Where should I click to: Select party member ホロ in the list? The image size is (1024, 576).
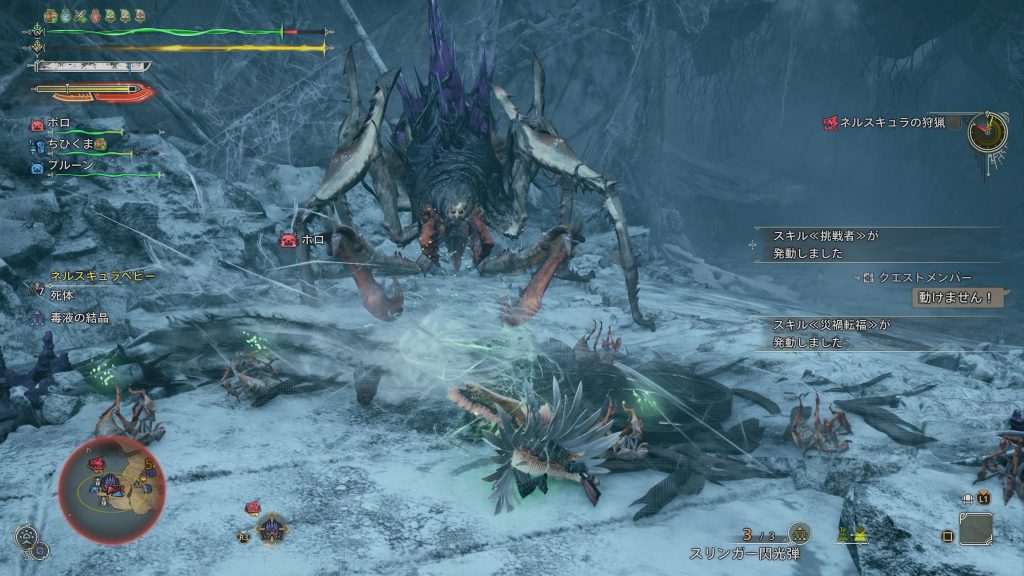coord(59,123)
